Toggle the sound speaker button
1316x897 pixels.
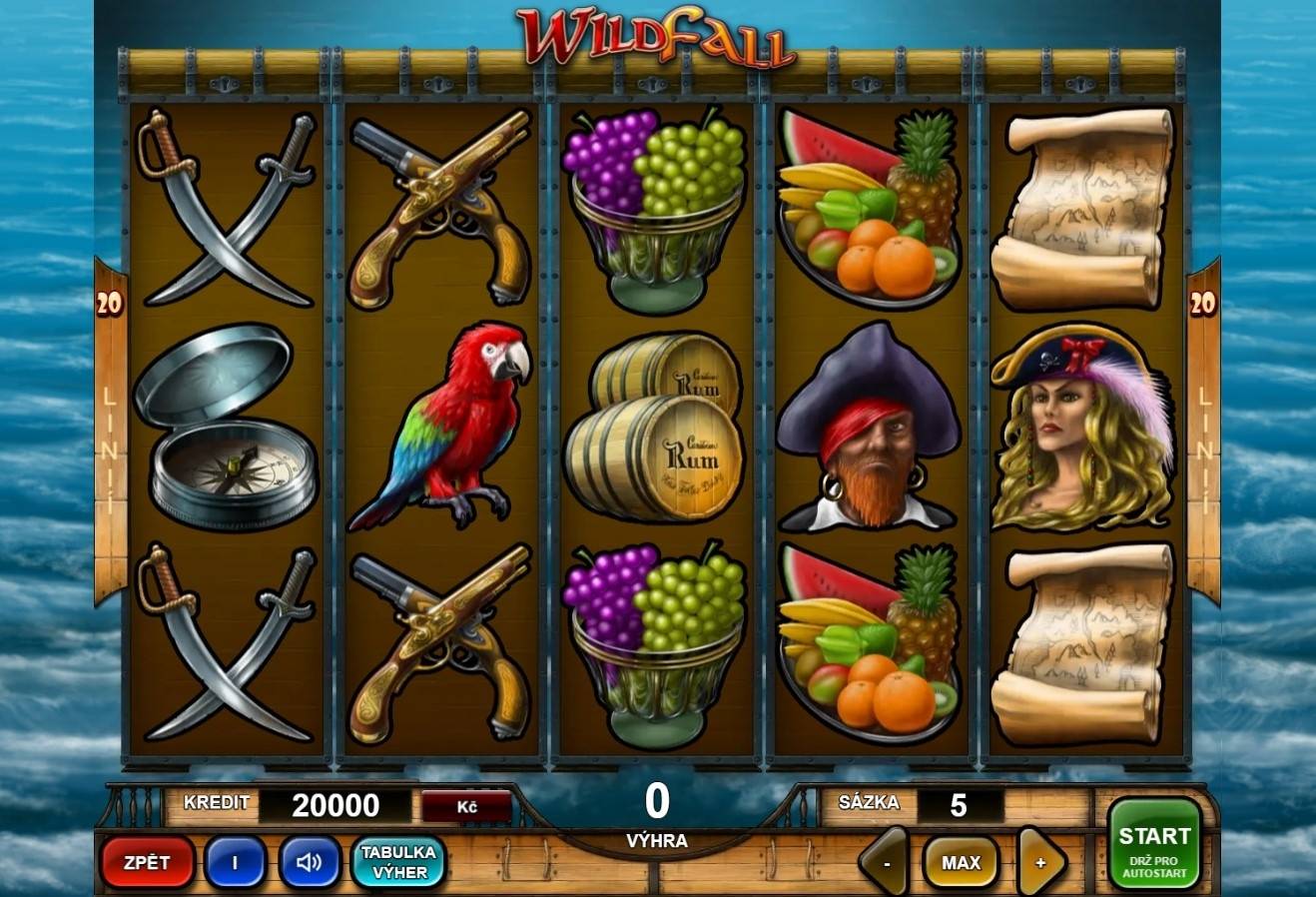pyautogui.click(x=310, y=862)
